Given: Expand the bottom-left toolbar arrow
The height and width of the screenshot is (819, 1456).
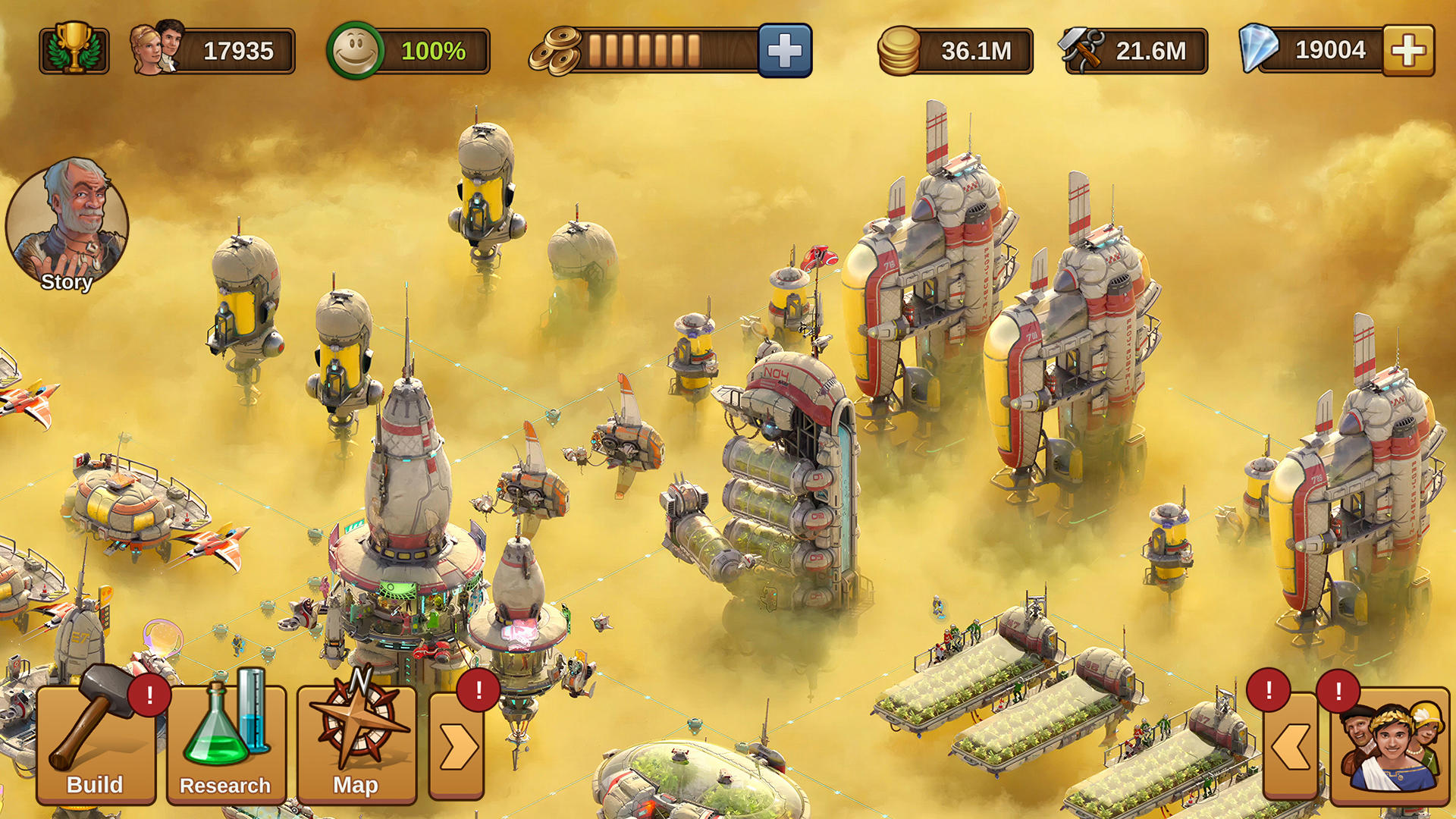Looking at the screenshot, I should [x=455, y=747].
